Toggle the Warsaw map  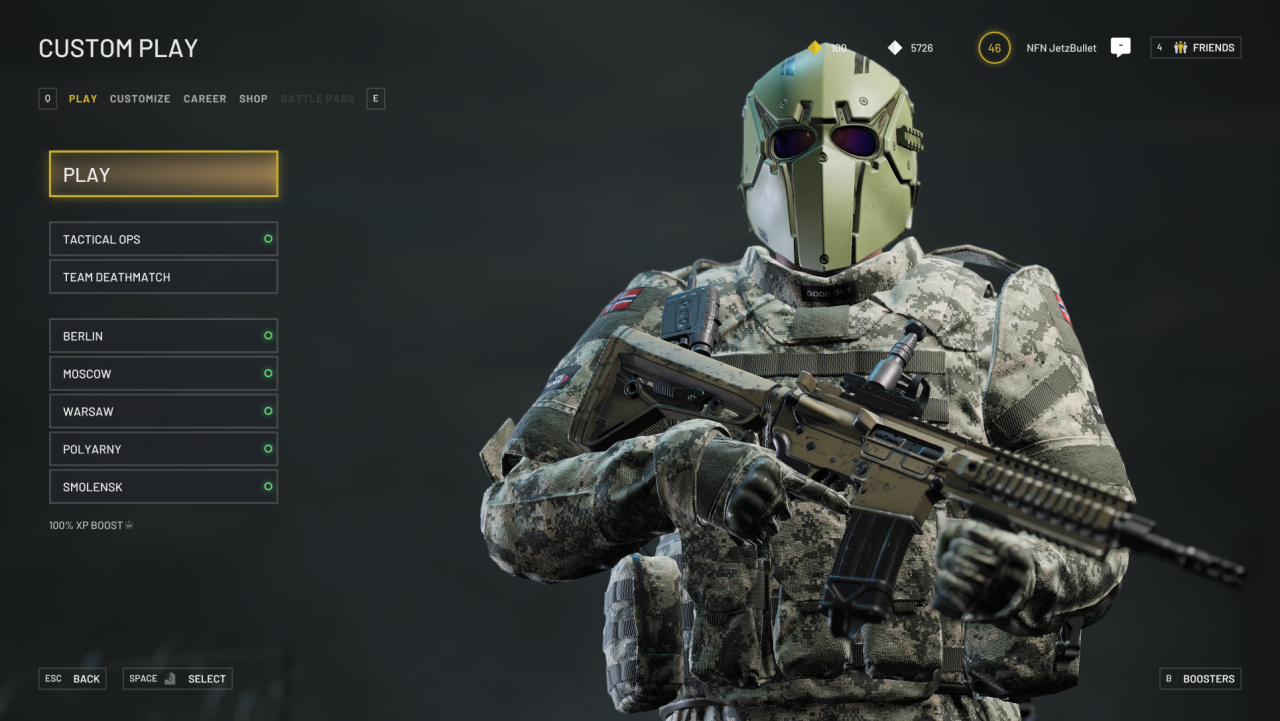(x=163, y=411)
